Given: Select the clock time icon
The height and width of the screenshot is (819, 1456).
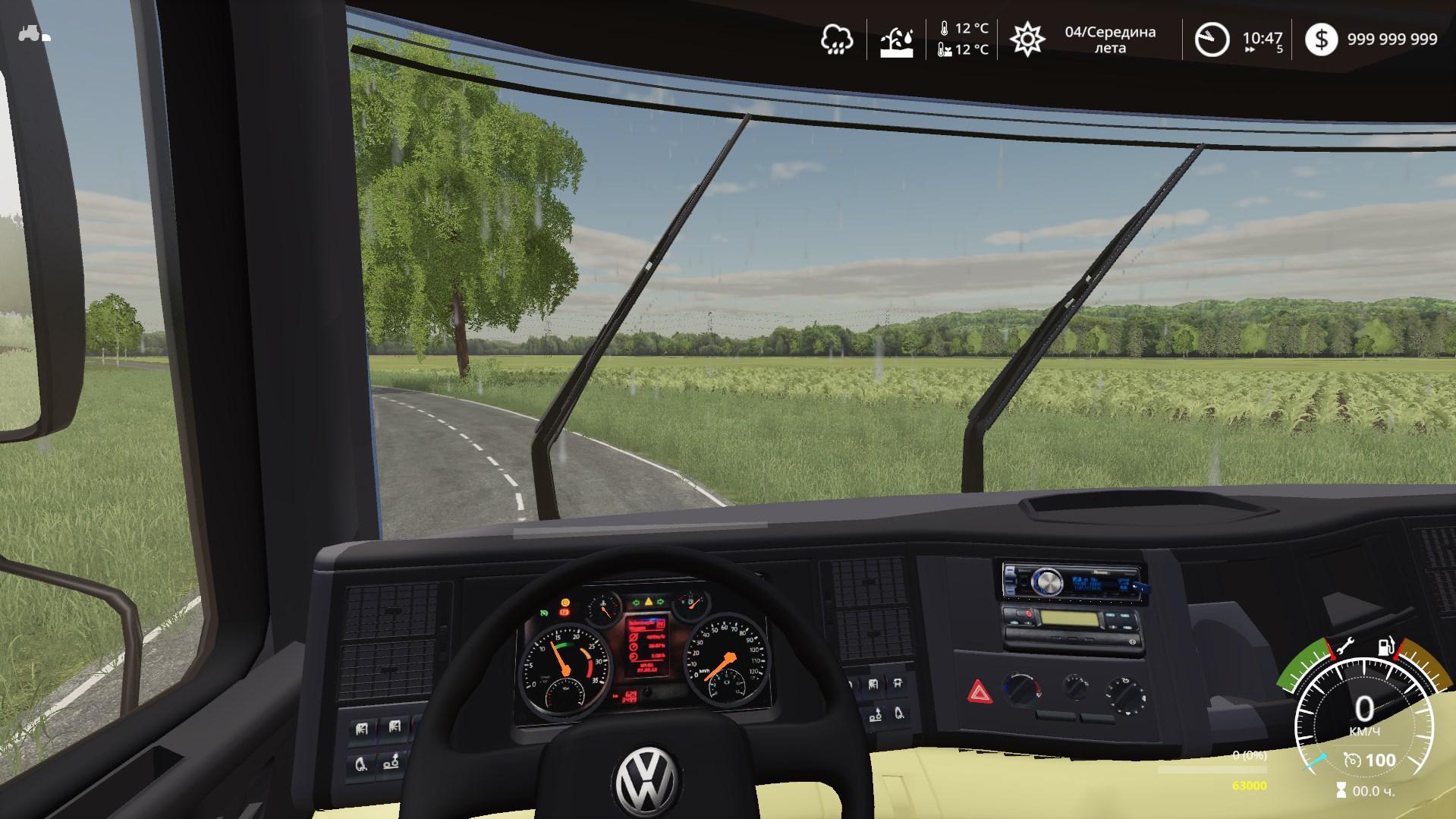Looking at the screenshot, I should [x=1212, y=39].
